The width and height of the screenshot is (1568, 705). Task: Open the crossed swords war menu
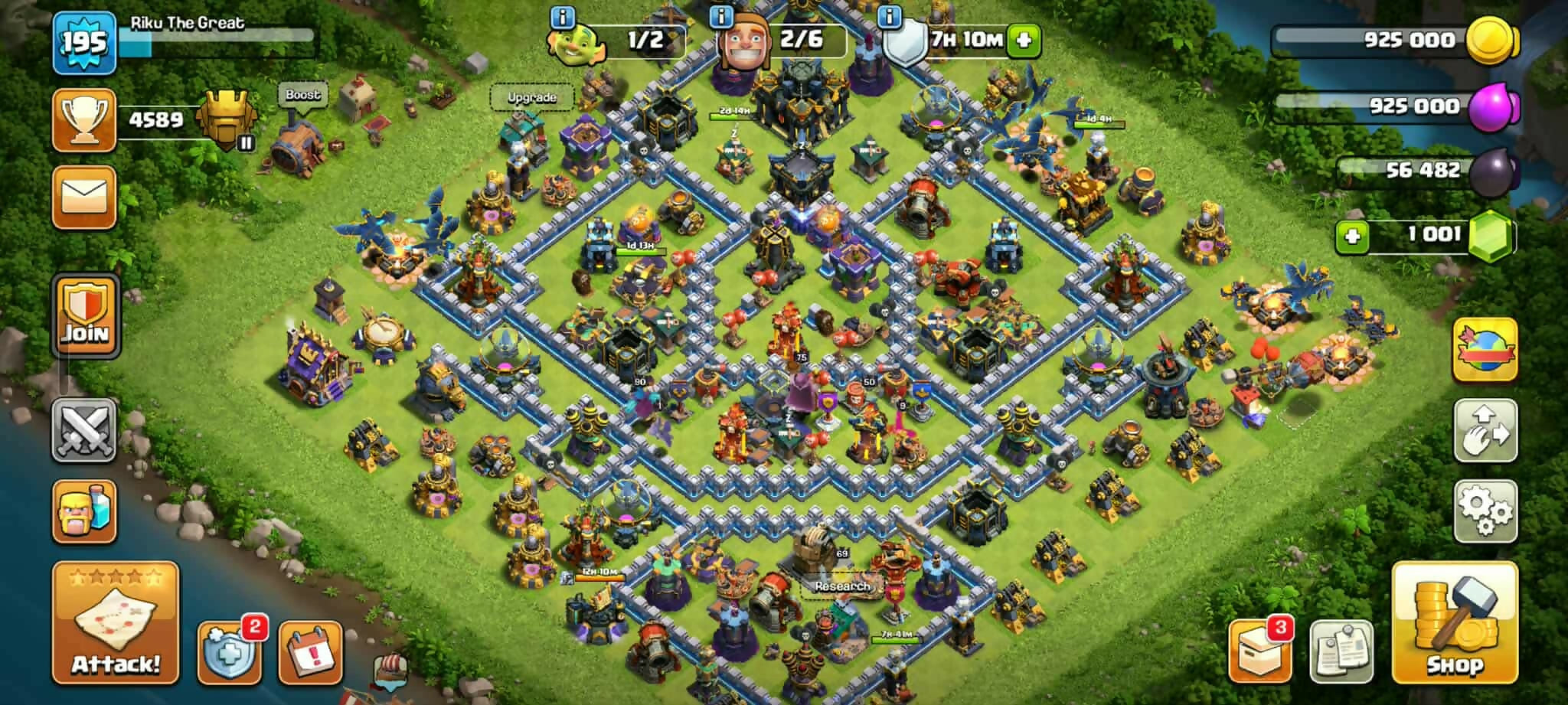[x=84, y=430]
